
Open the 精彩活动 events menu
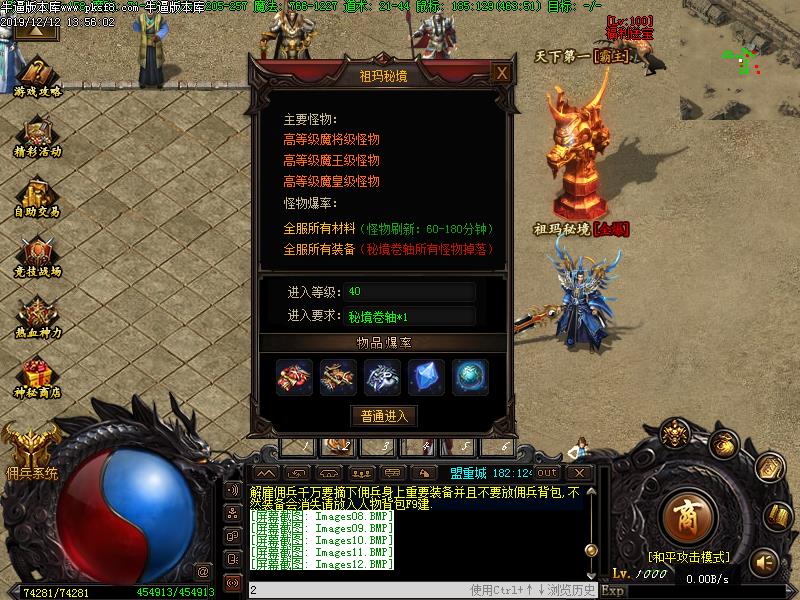coord(38,136)
